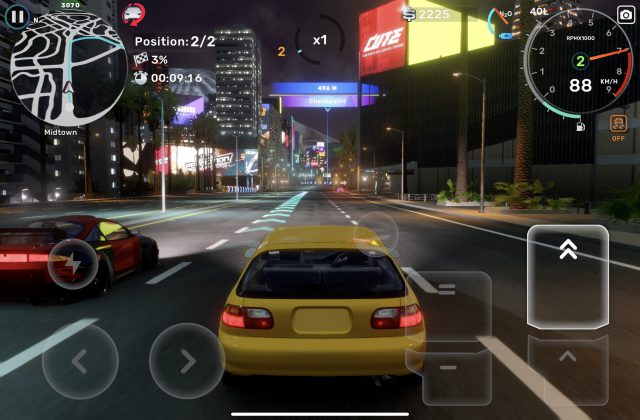Screen dimensions: 640x420
Task: Tap the round translucent button above the car
Action: (x=377, y=233)
